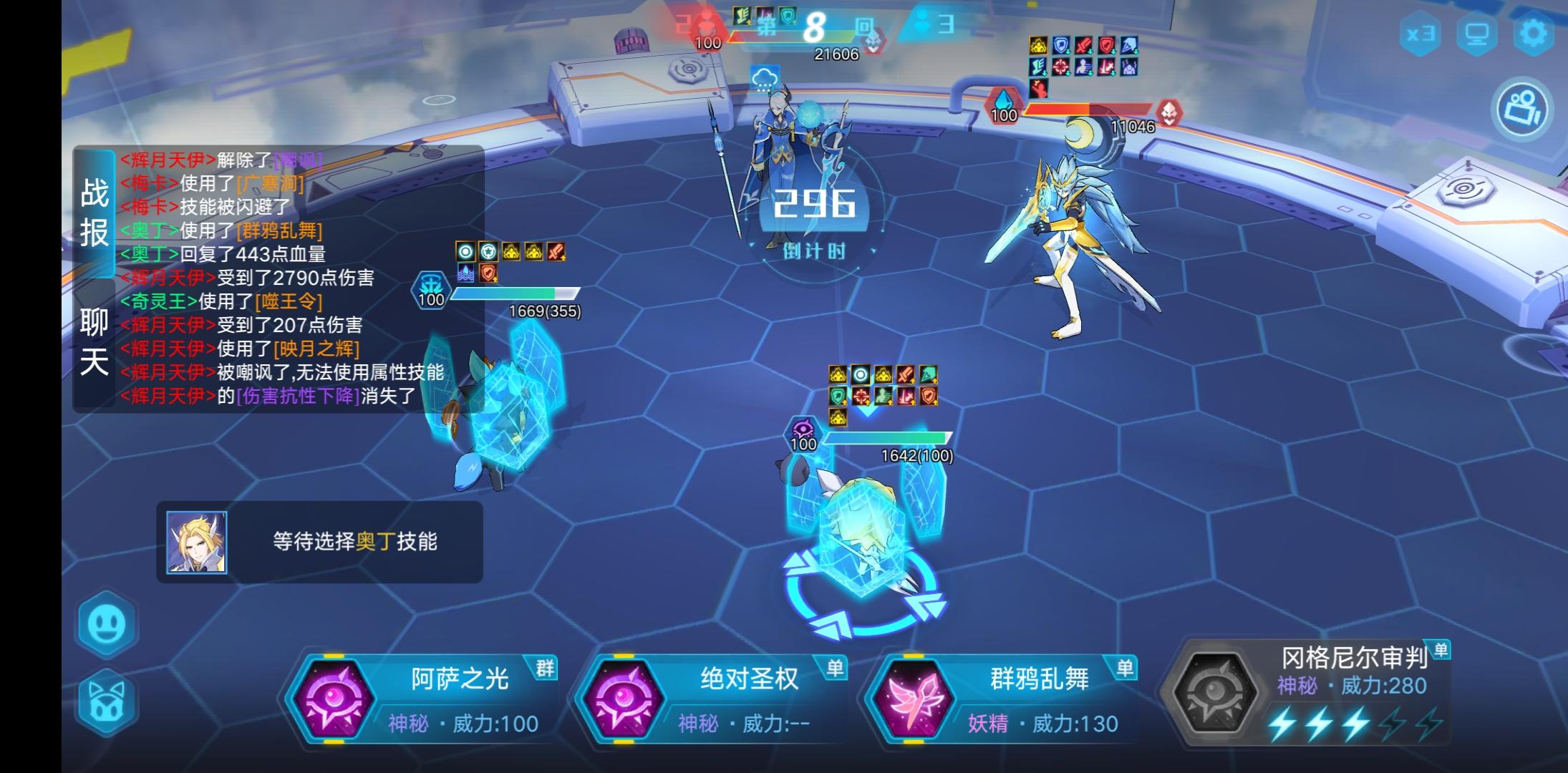Screen dimensions: 1568x773
Task: Select the 阿萨之光 pink eye skill icon
Action: tap(337, 698)
